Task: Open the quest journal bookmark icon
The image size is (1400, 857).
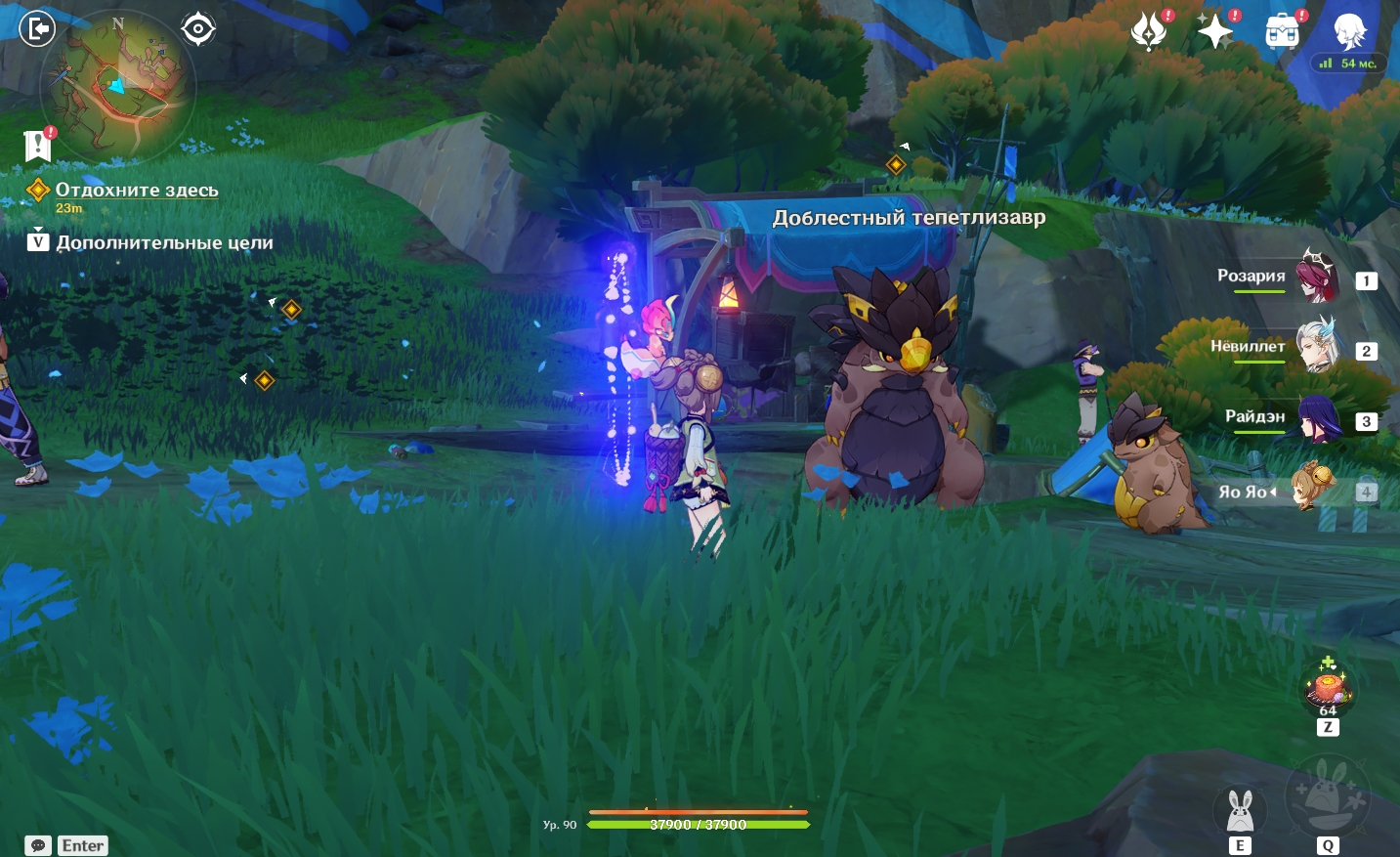Action: 37,147
